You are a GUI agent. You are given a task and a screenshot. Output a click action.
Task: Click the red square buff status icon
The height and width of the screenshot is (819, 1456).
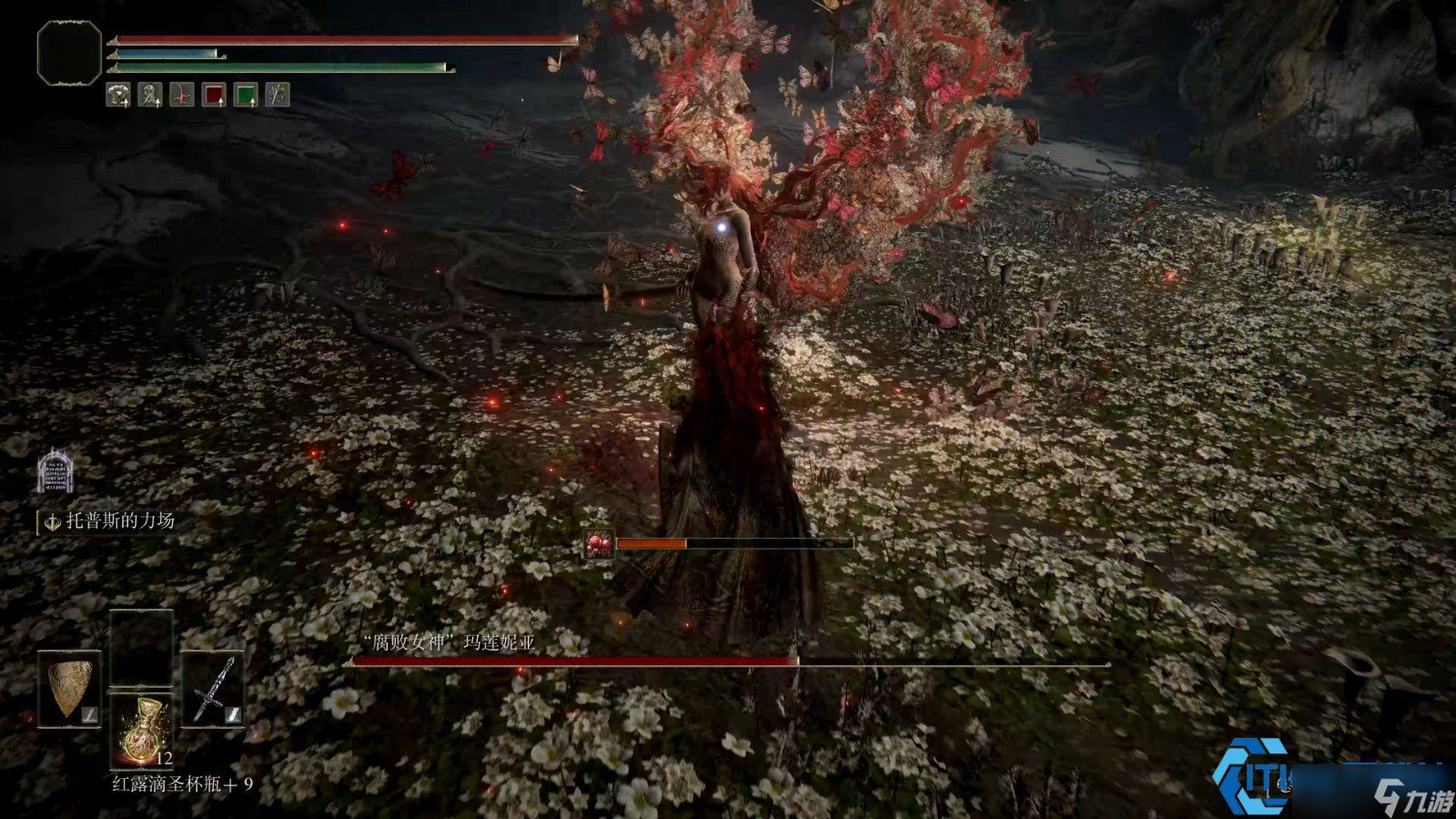click(214, 95)
